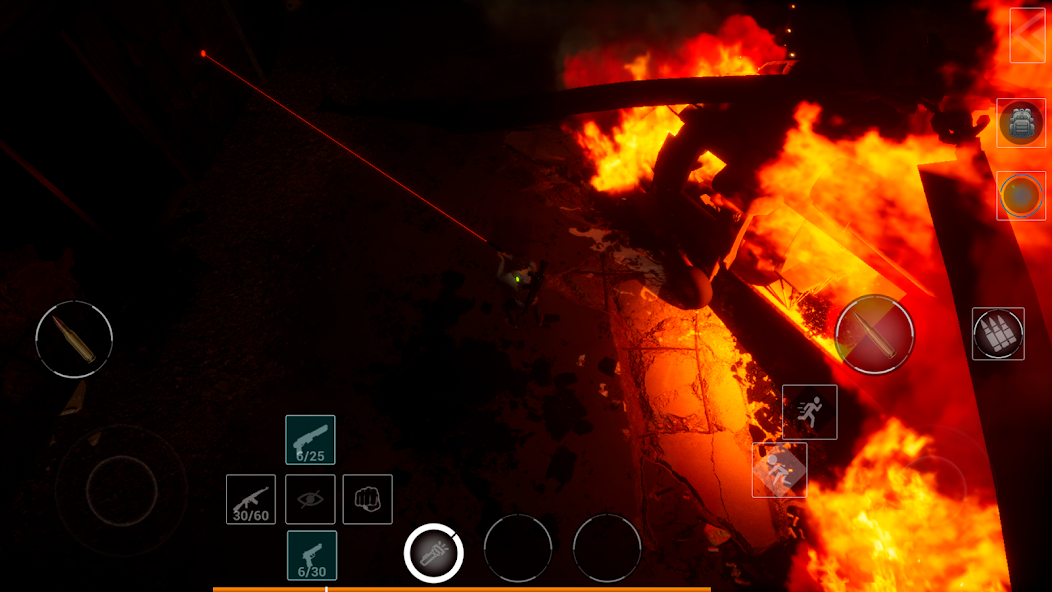
Task: Open the backpack inventory
Action: click(1021, 123)
